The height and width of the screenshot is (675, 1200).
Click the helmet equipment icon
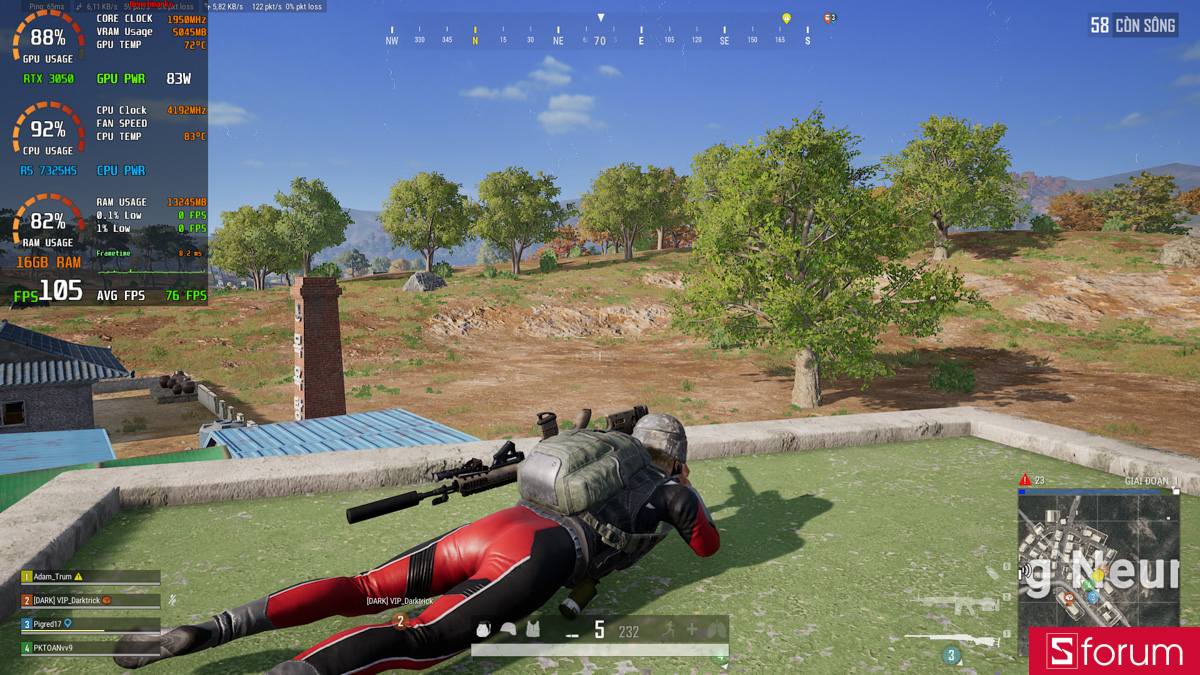[509, 630]
